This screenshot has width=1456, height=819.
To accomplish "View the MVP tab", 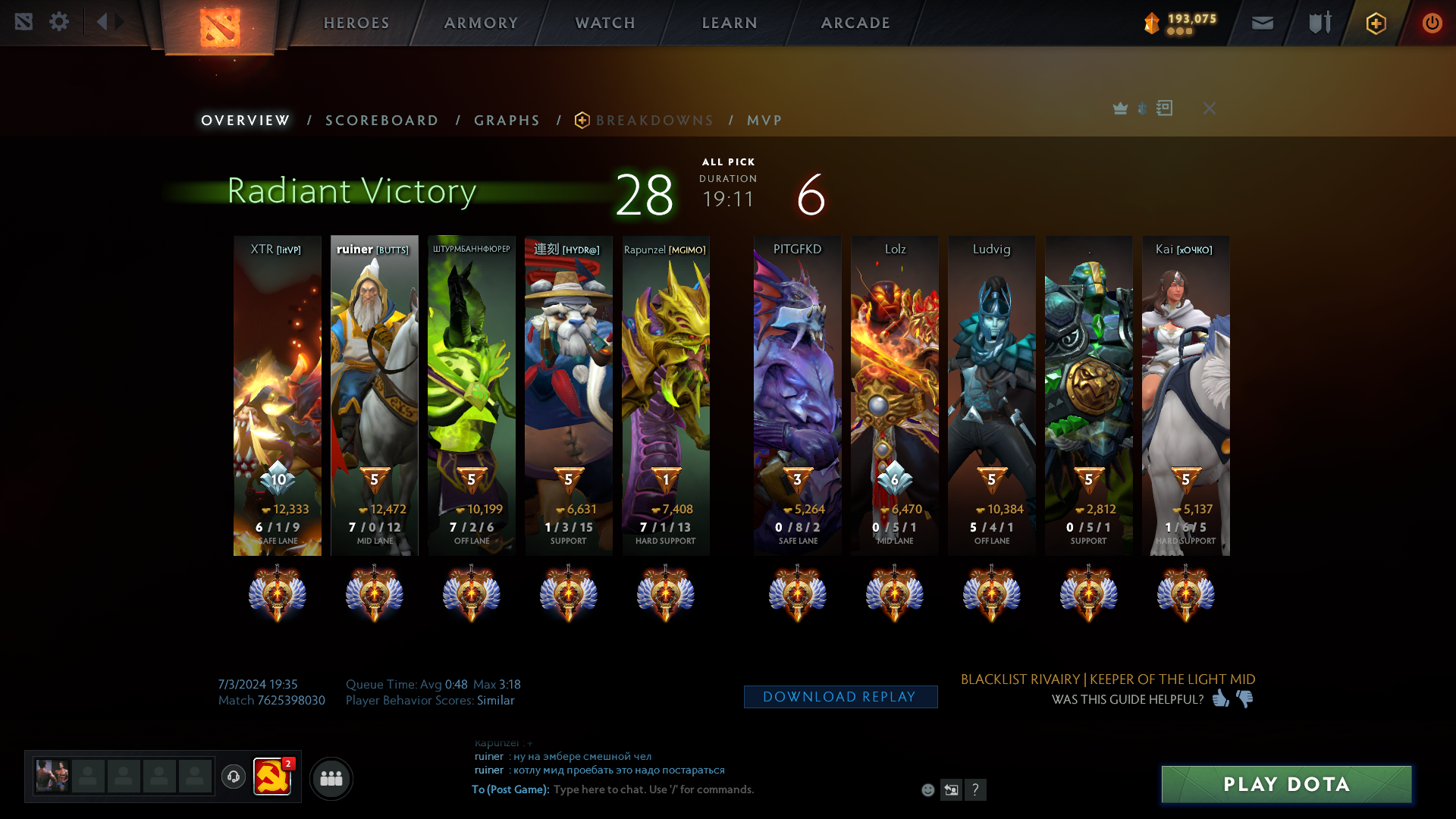I will coord(764,121).
